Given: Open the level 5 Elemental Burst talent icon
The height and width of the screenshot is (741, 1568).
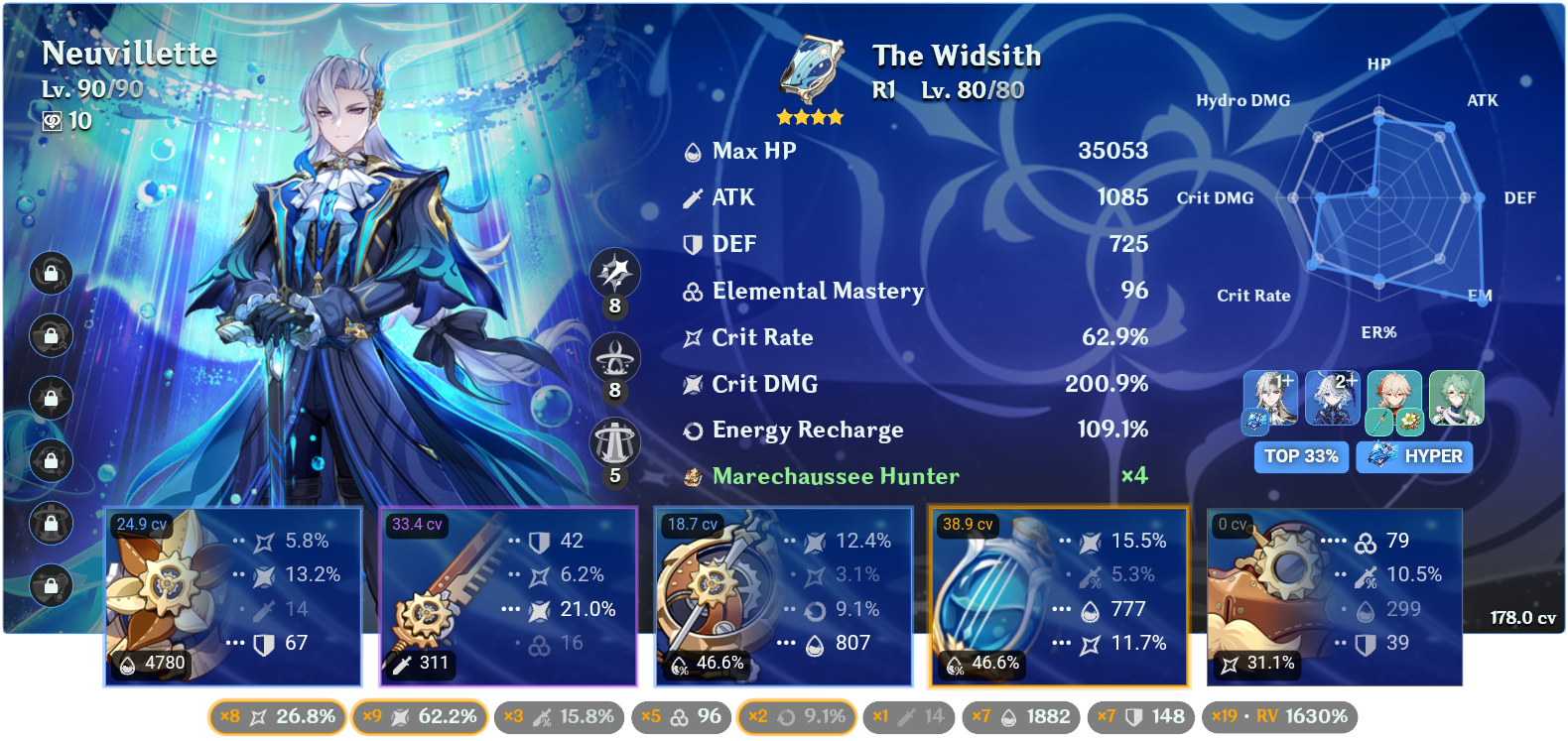Looking at the screenshot, I should 615,439.
